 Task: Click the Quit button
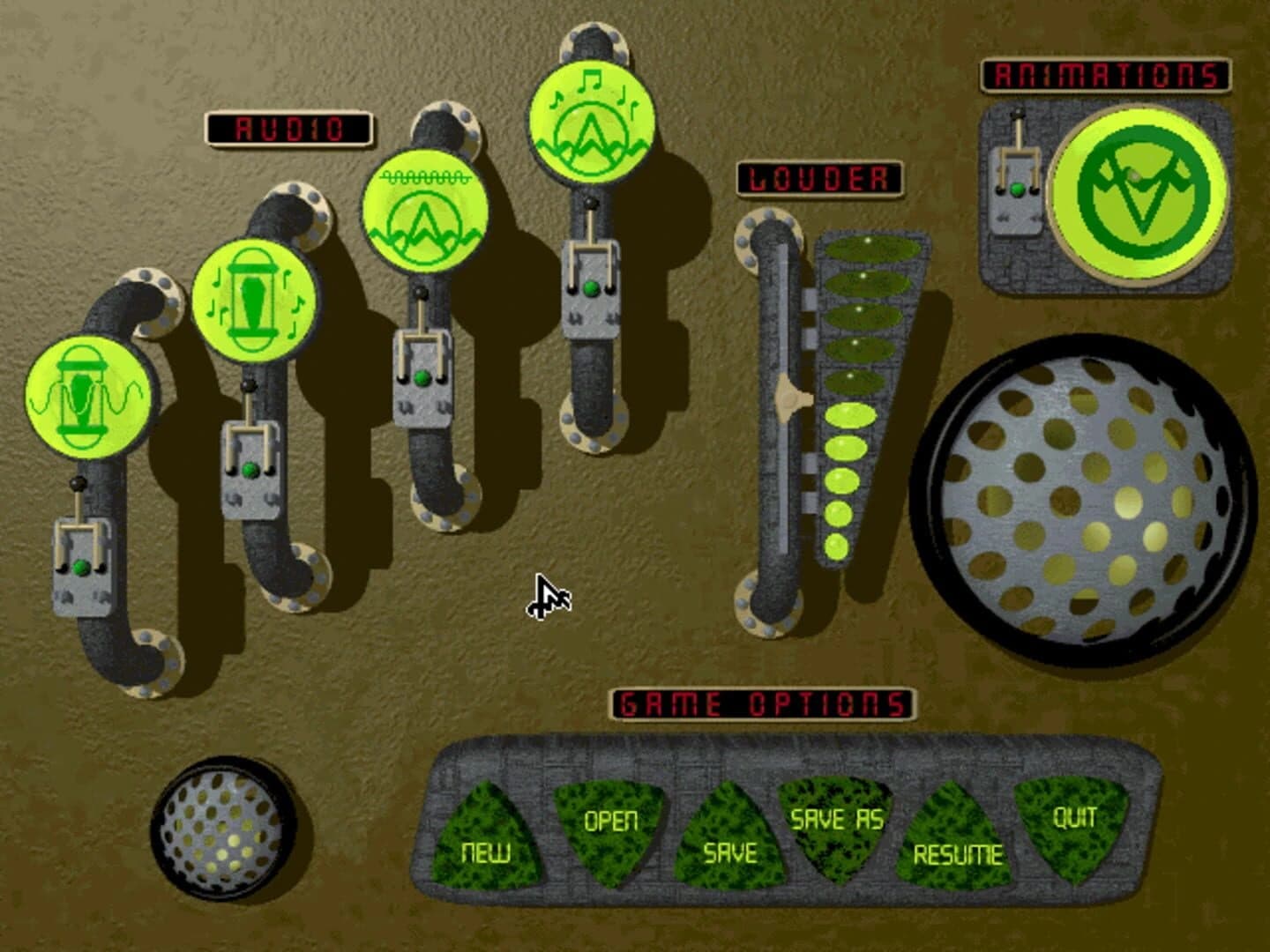pos(1072,824)
